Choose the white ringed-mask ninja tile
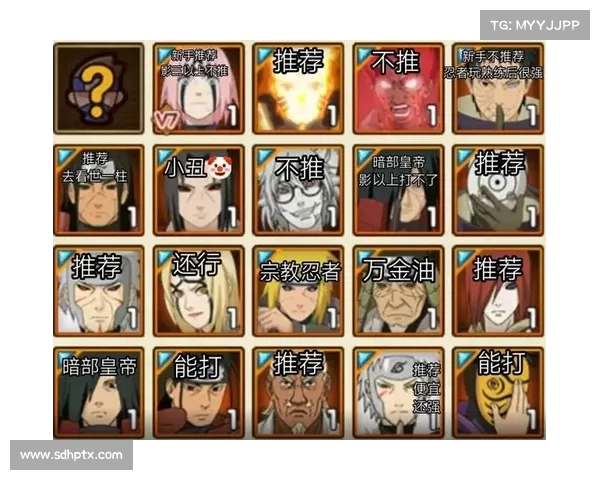600x480 pixels. pos(497,190)
